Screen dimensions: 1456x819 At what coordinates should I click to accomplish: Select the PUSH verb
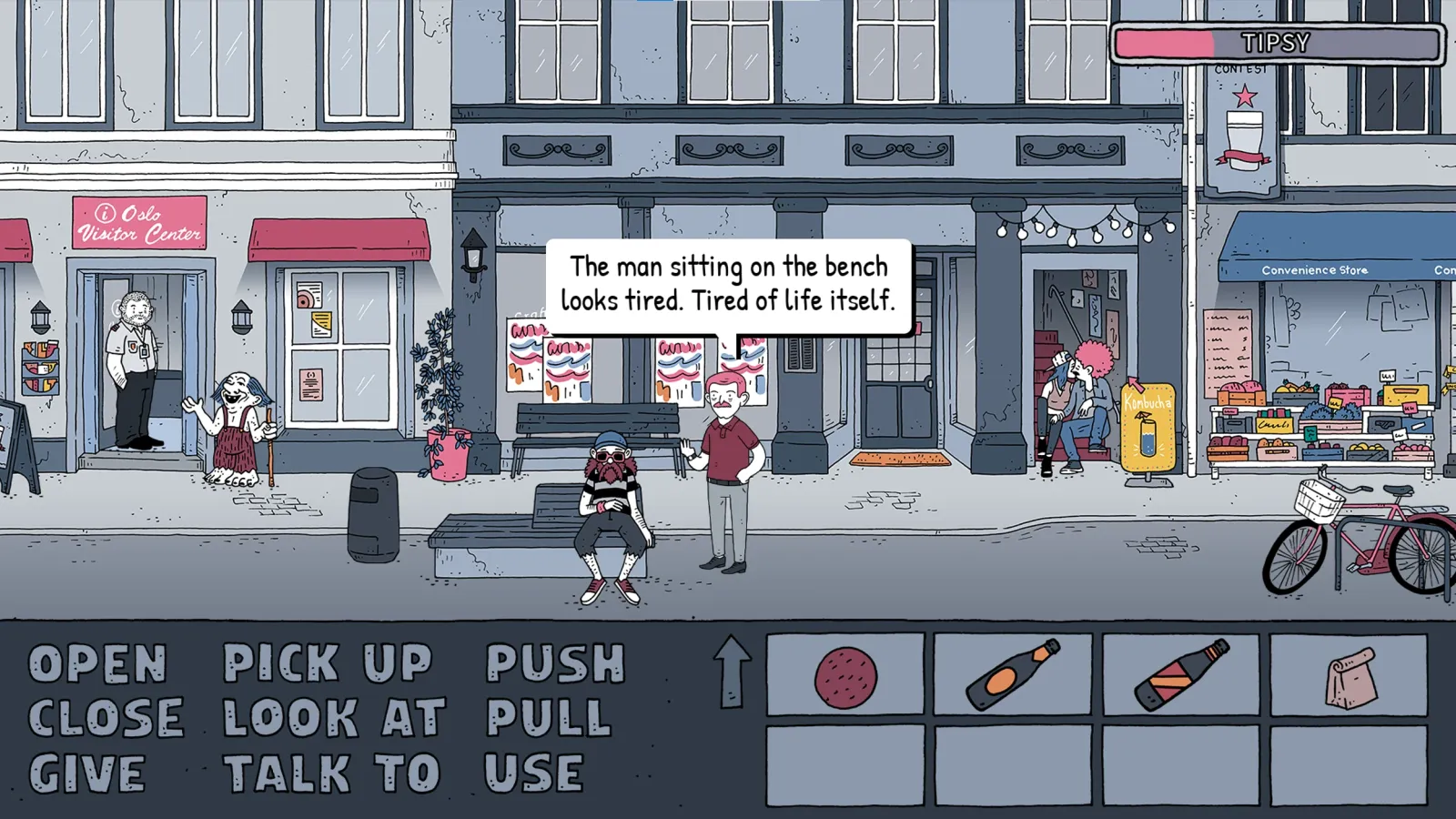(555, 663)
